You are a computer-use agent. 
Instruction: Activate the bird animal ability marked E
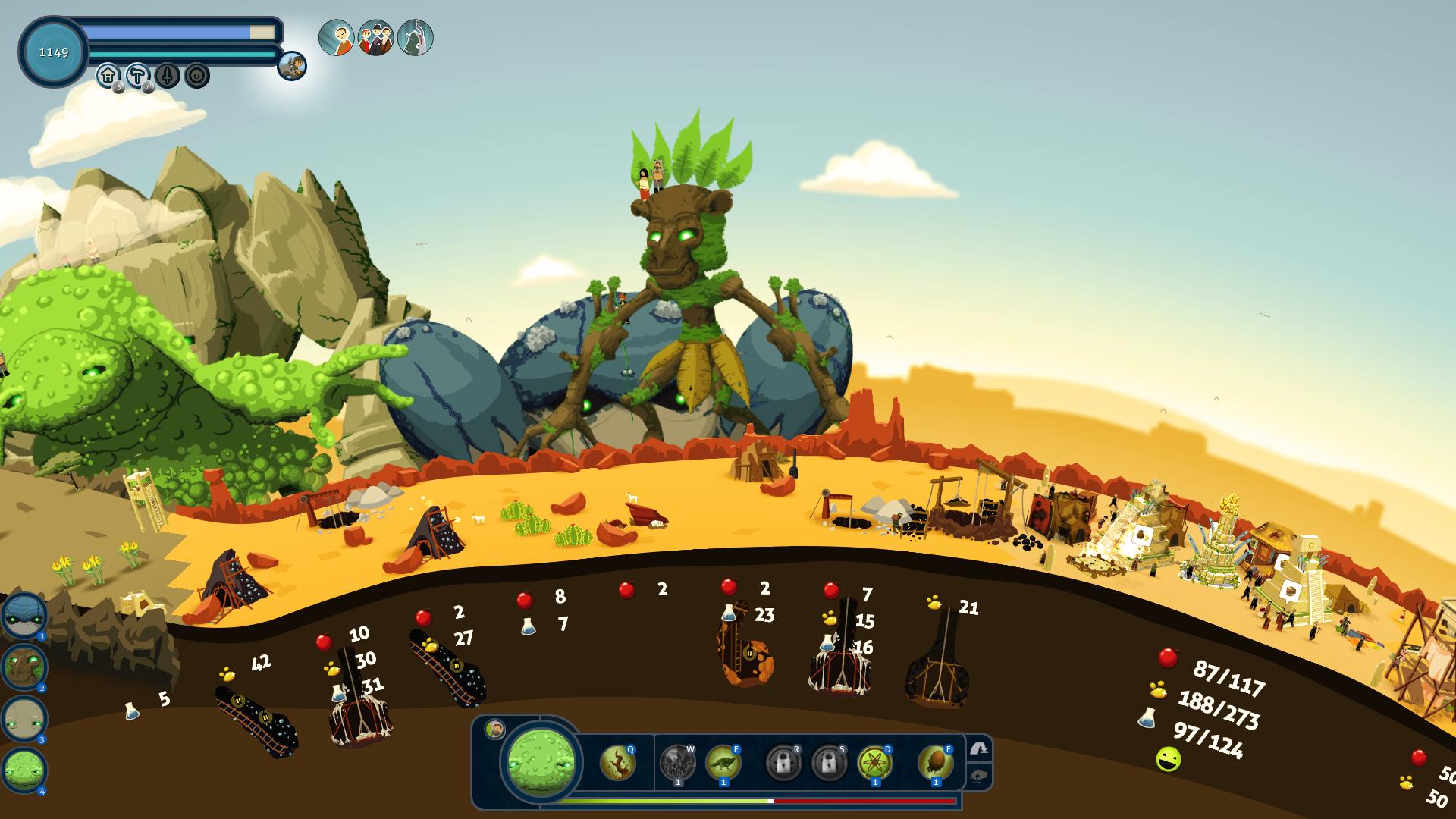[x=723, y=762]
